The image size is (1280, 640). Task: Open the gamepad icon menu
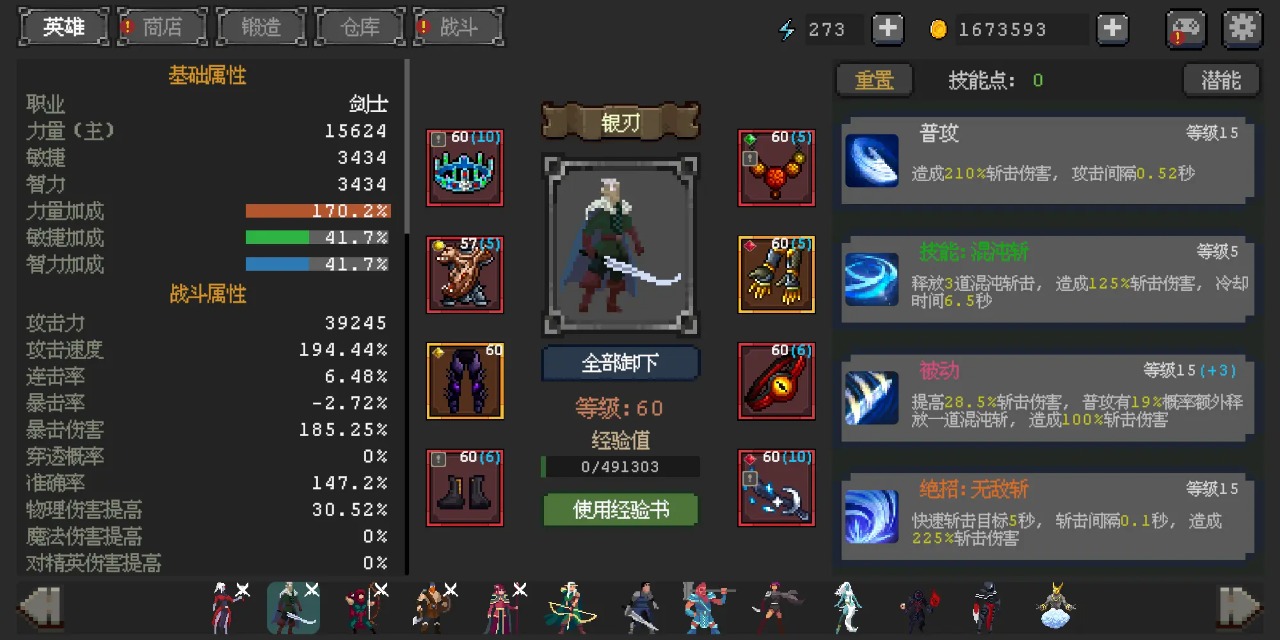click(1186, 29)
